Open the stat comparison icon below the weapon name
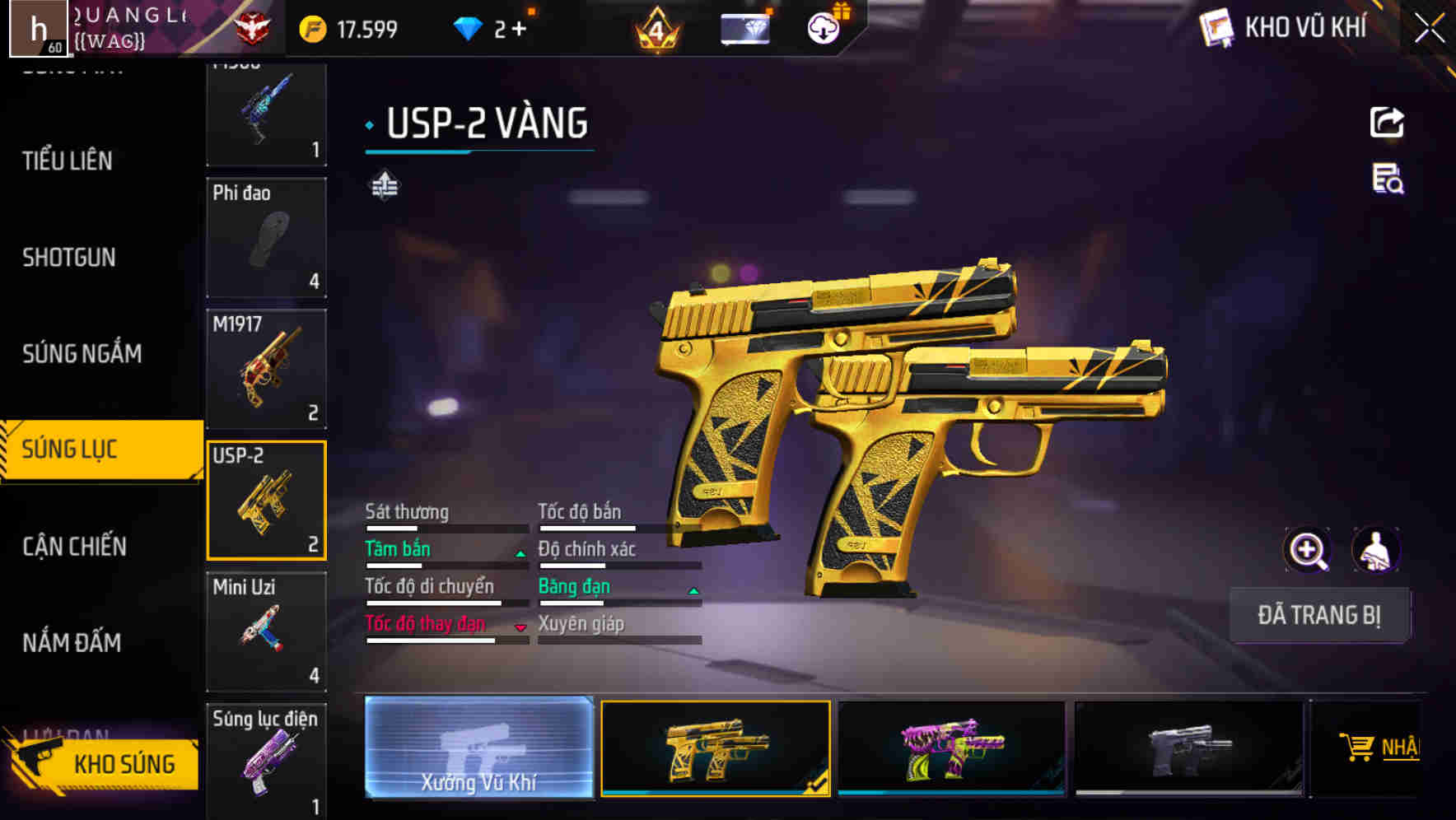Screen dimensions: 1456x820 [x=384, y=185]
